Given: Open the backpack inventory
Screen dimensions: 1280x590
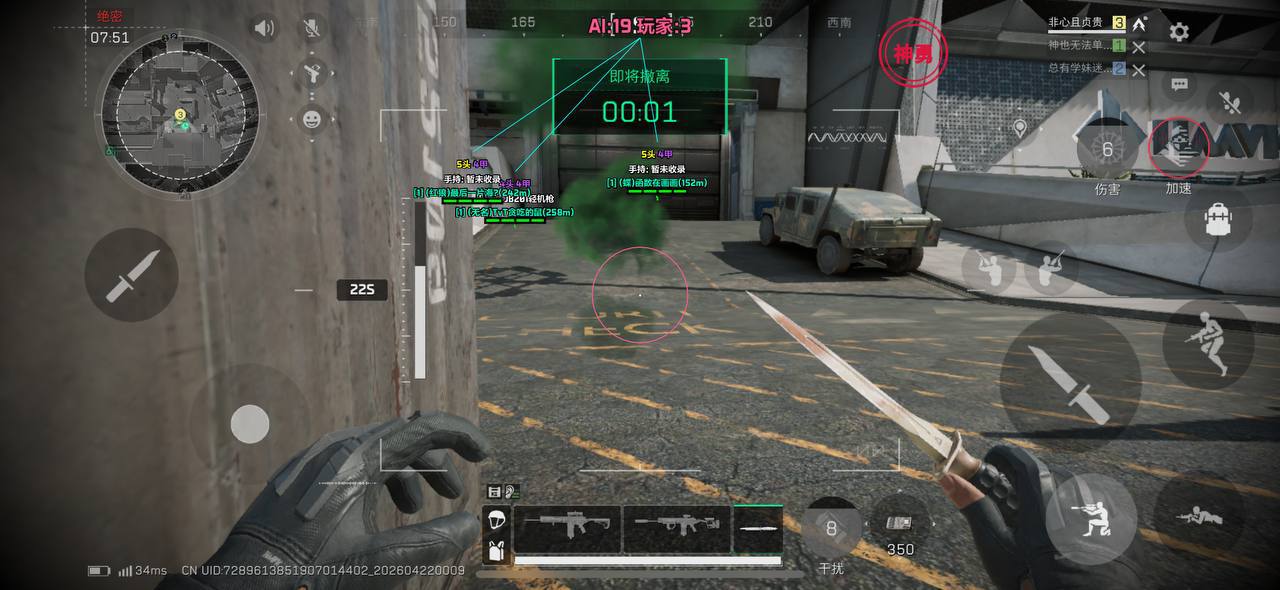Looking at the screenshot, I should click(x=1218, y=219).
